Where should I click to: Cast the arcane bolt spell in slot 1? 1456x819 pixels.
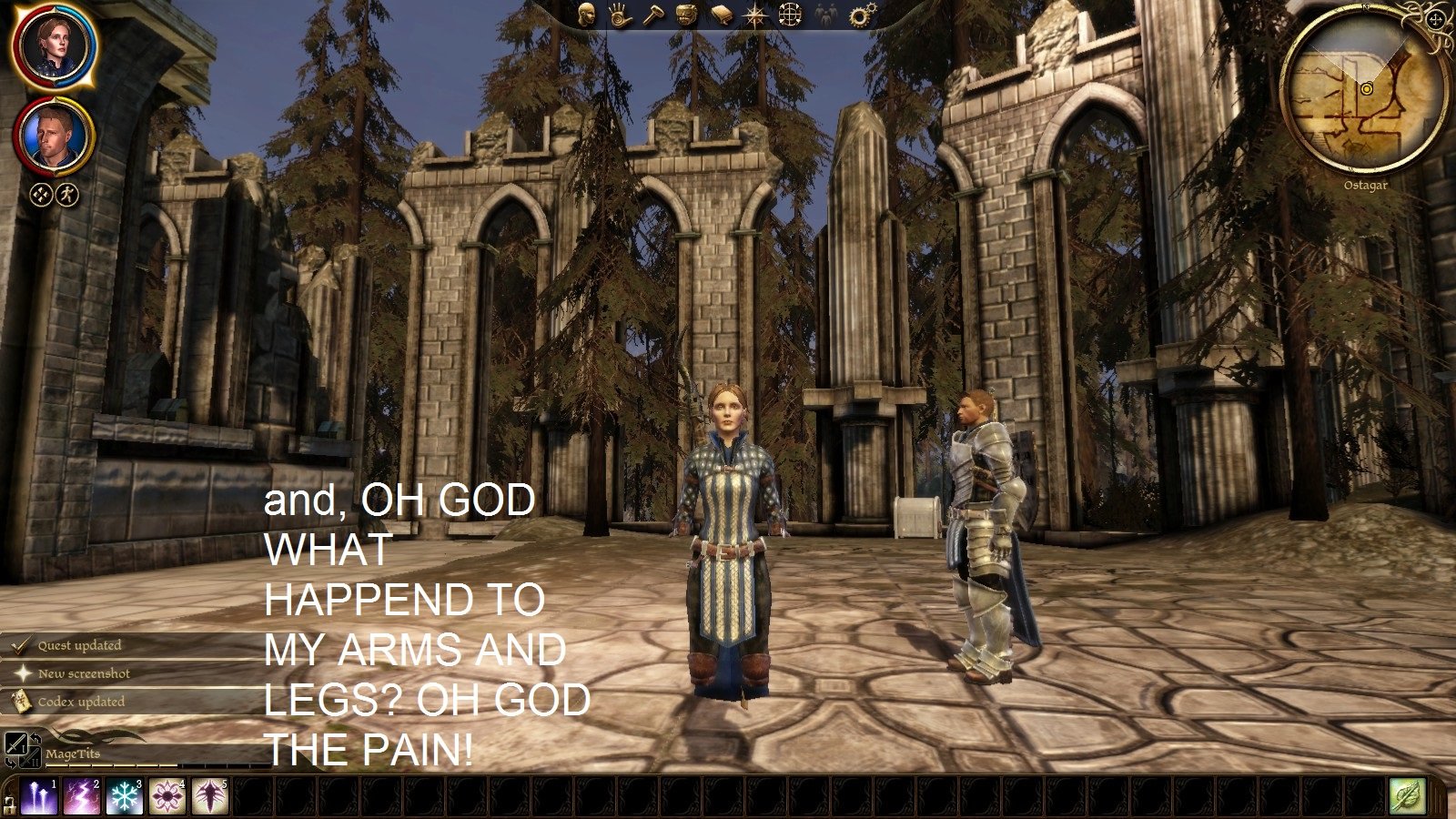click(x=39, y=797)
